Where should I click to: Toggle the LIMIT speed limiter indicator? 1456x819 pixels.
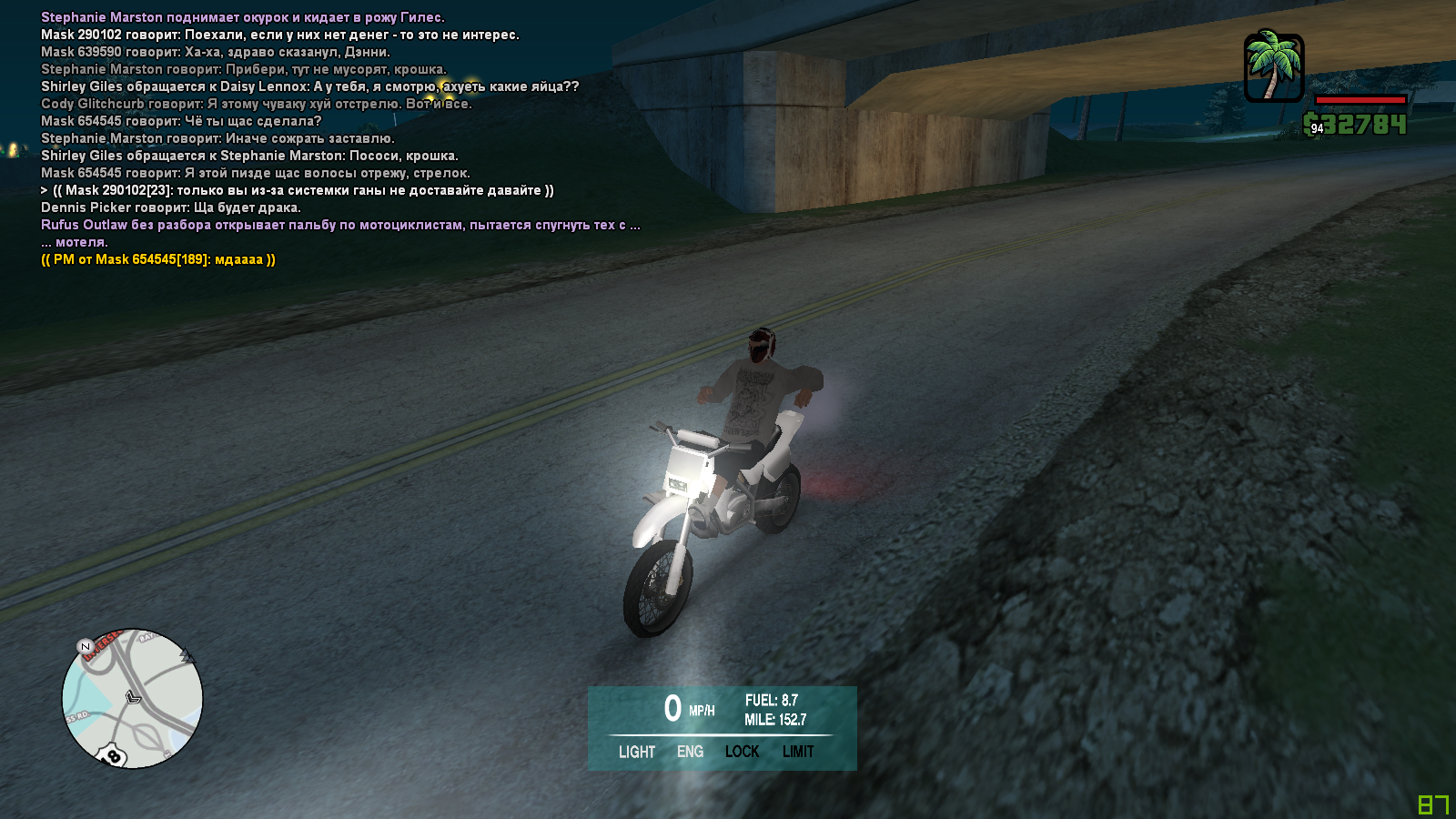798,752
